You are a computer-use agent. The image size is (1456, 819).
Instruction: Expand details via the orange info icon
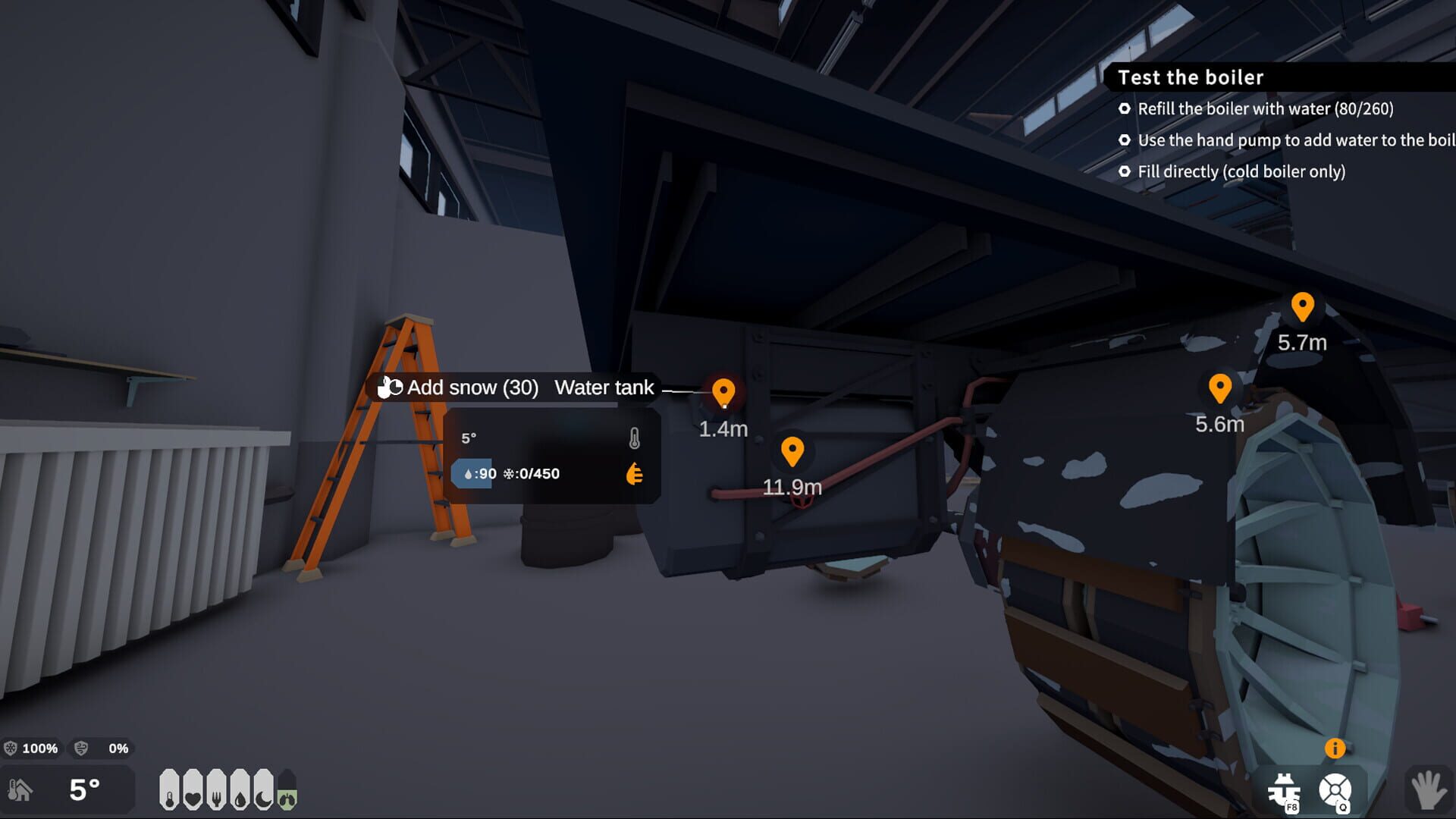[1336, 748]
